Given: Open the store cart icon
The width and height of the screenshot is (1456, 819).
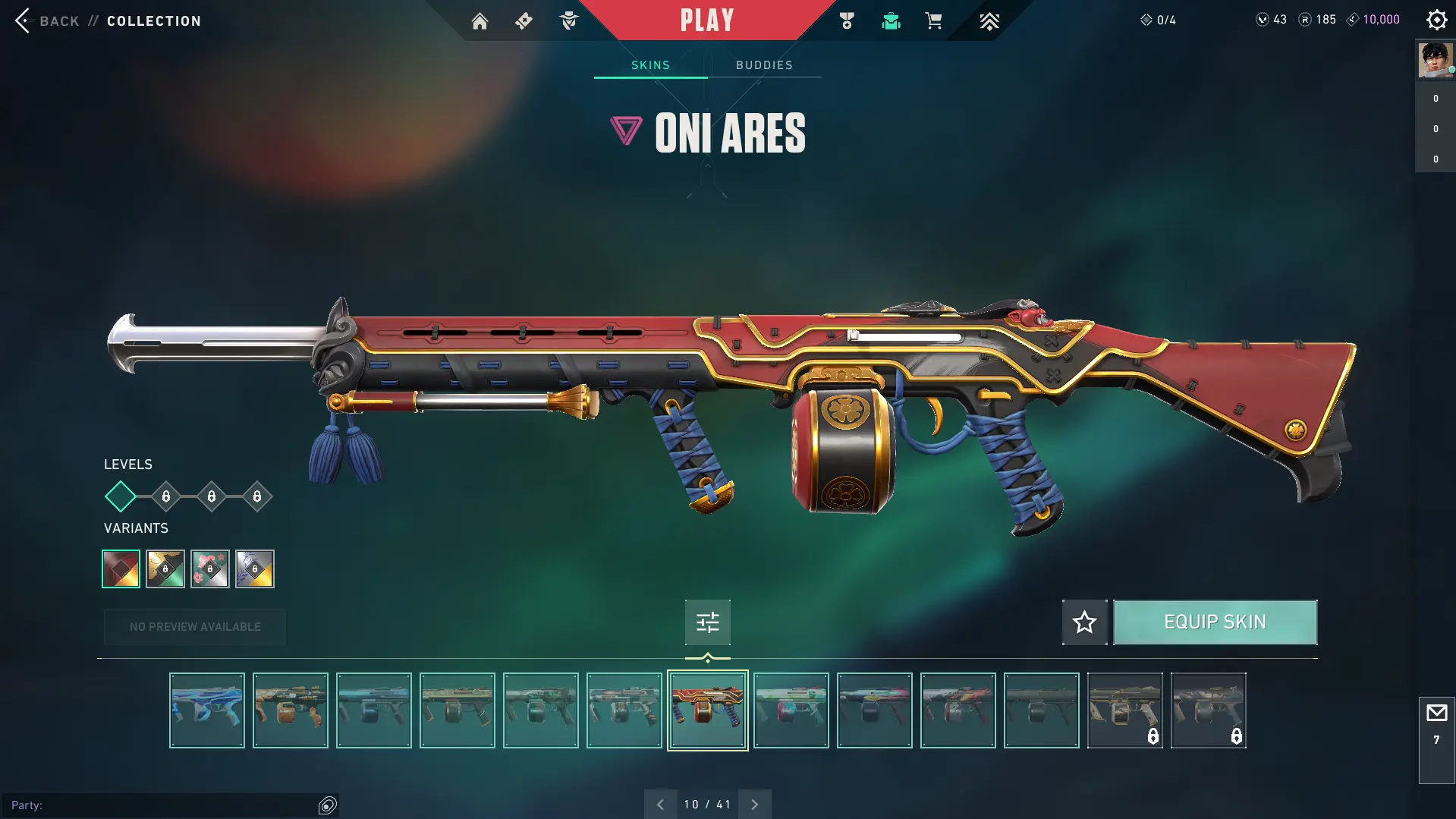Looking at the screenshot, I should coord(933,21).
